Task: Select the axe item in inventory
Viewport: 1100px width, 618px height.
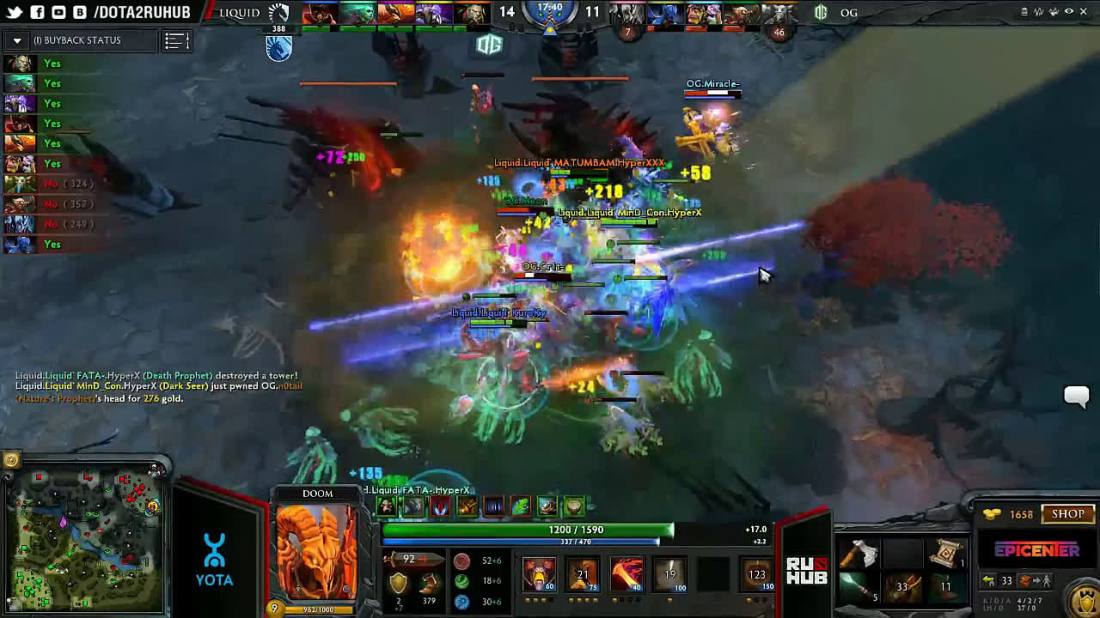Action: tap(858, 553)
